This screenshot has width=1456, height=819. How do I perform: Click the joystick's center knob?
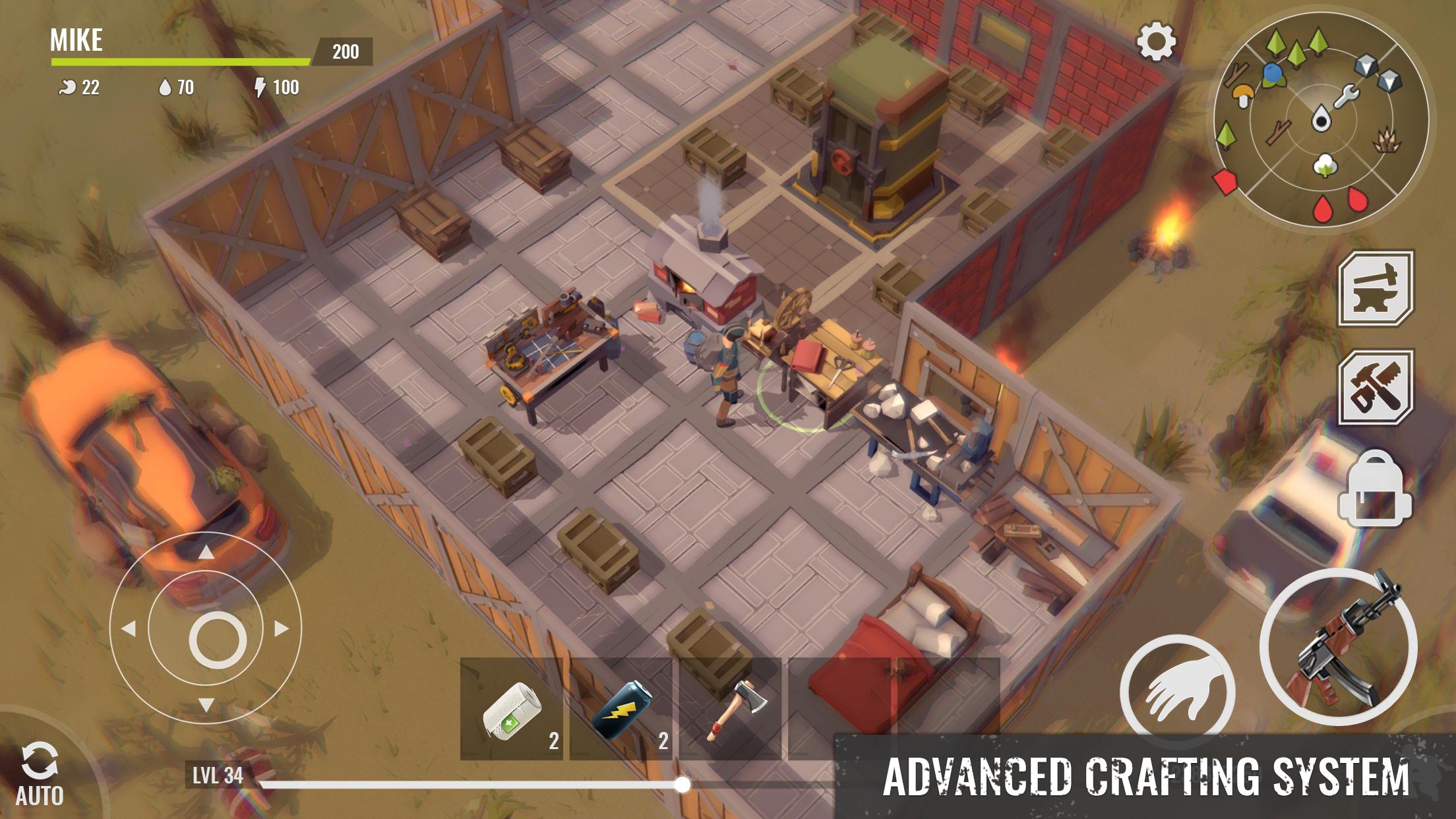pyautogui.click(x=218, y=640)
